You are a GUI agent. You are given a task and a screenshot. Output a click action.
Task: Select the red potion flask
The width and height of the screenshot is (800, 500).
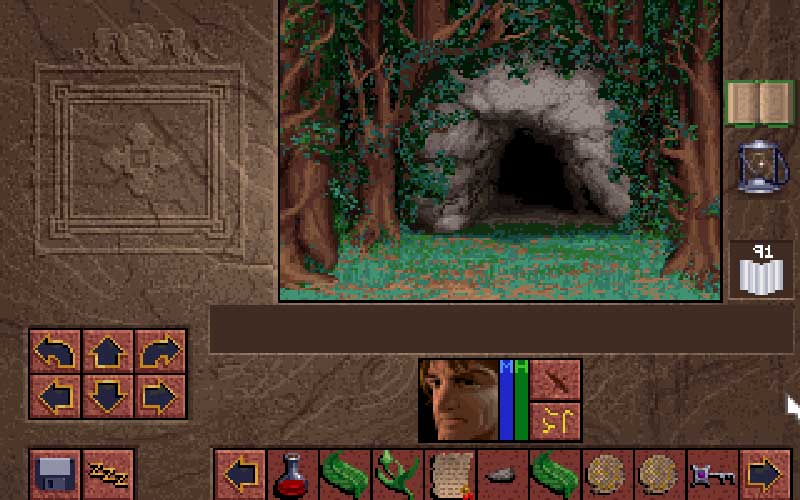click(x=293, y=473)
